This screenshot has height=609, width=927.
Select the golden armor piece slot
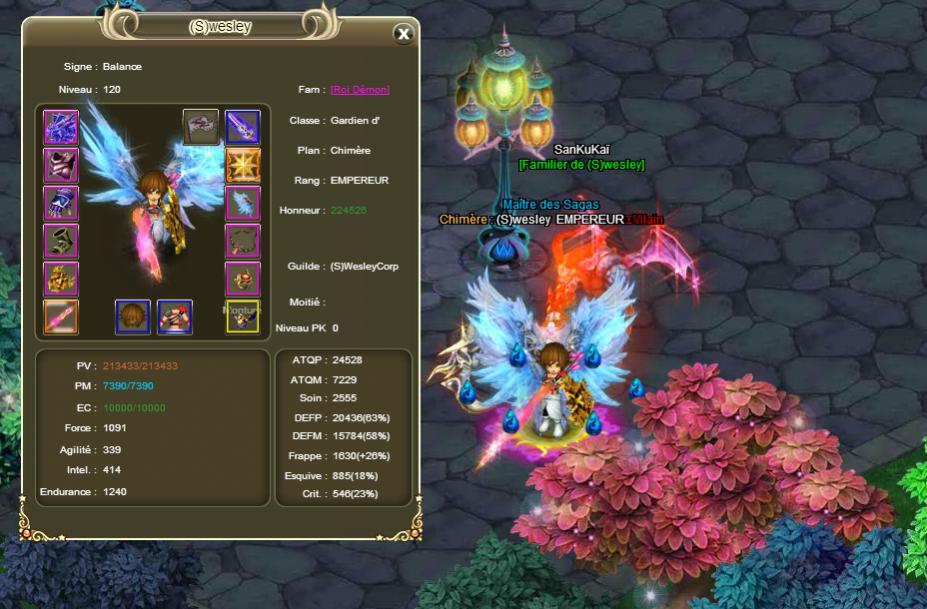61,278
